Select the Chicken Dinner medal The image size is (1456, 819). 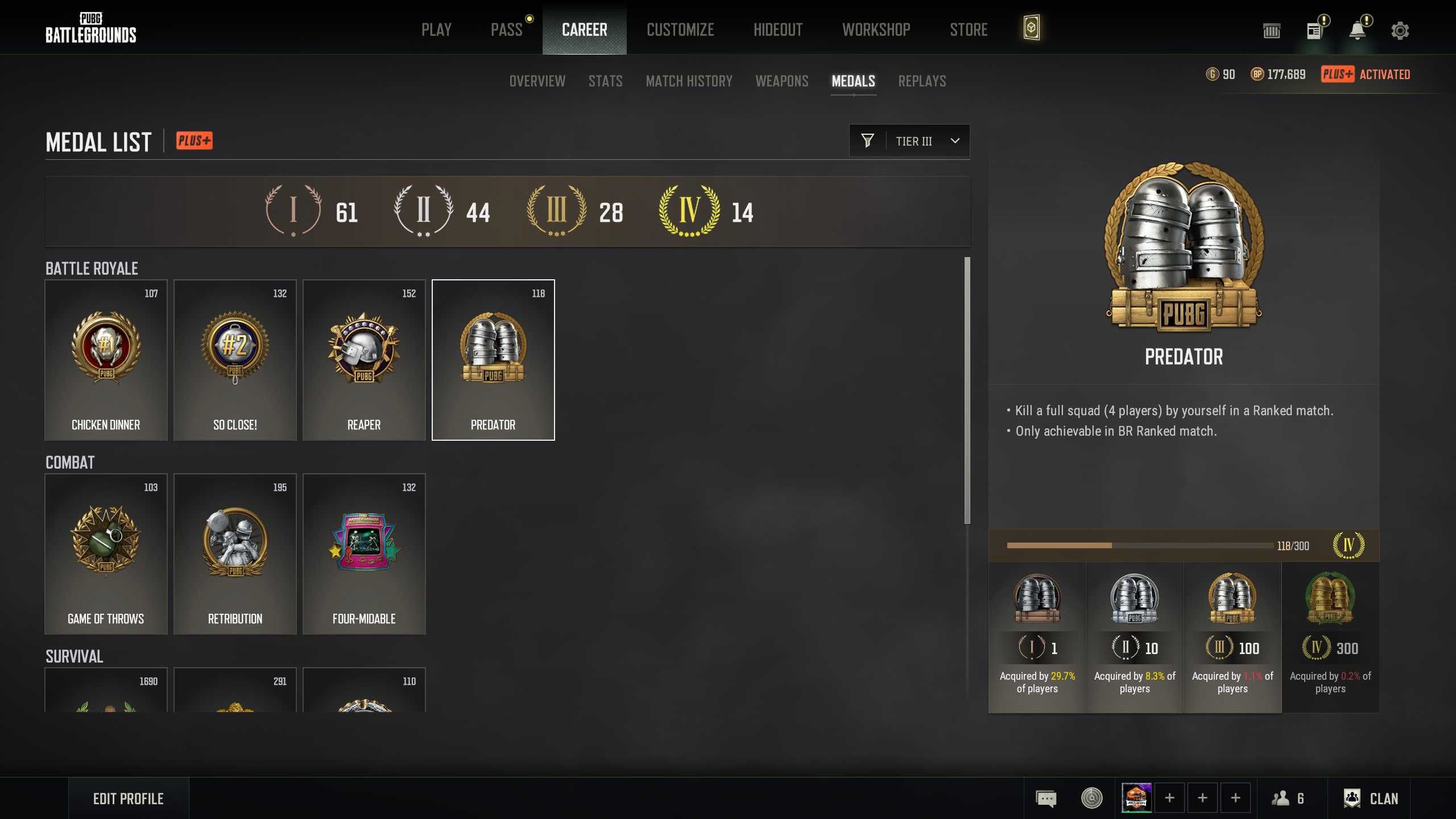pyautogui.click(x=106, y=360)
